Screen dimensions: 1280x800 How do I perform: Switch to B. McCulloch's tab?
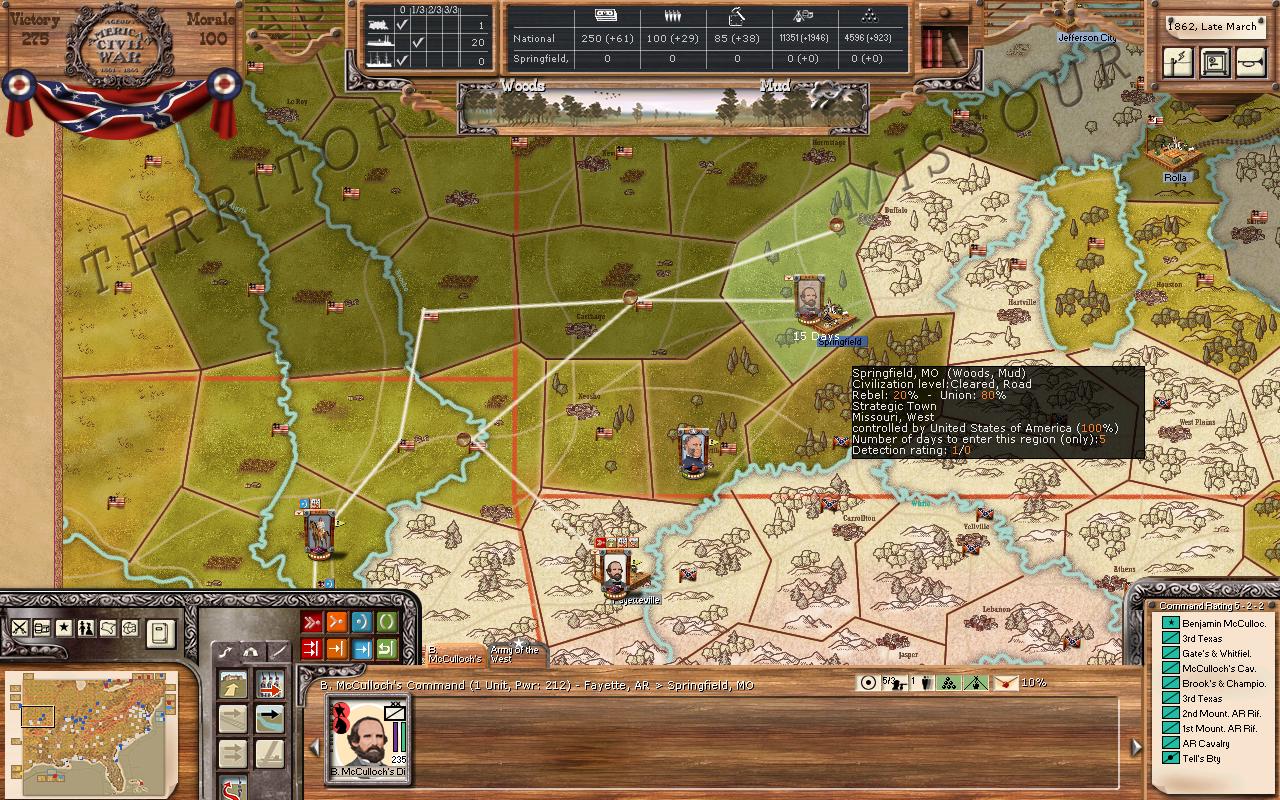454,654
